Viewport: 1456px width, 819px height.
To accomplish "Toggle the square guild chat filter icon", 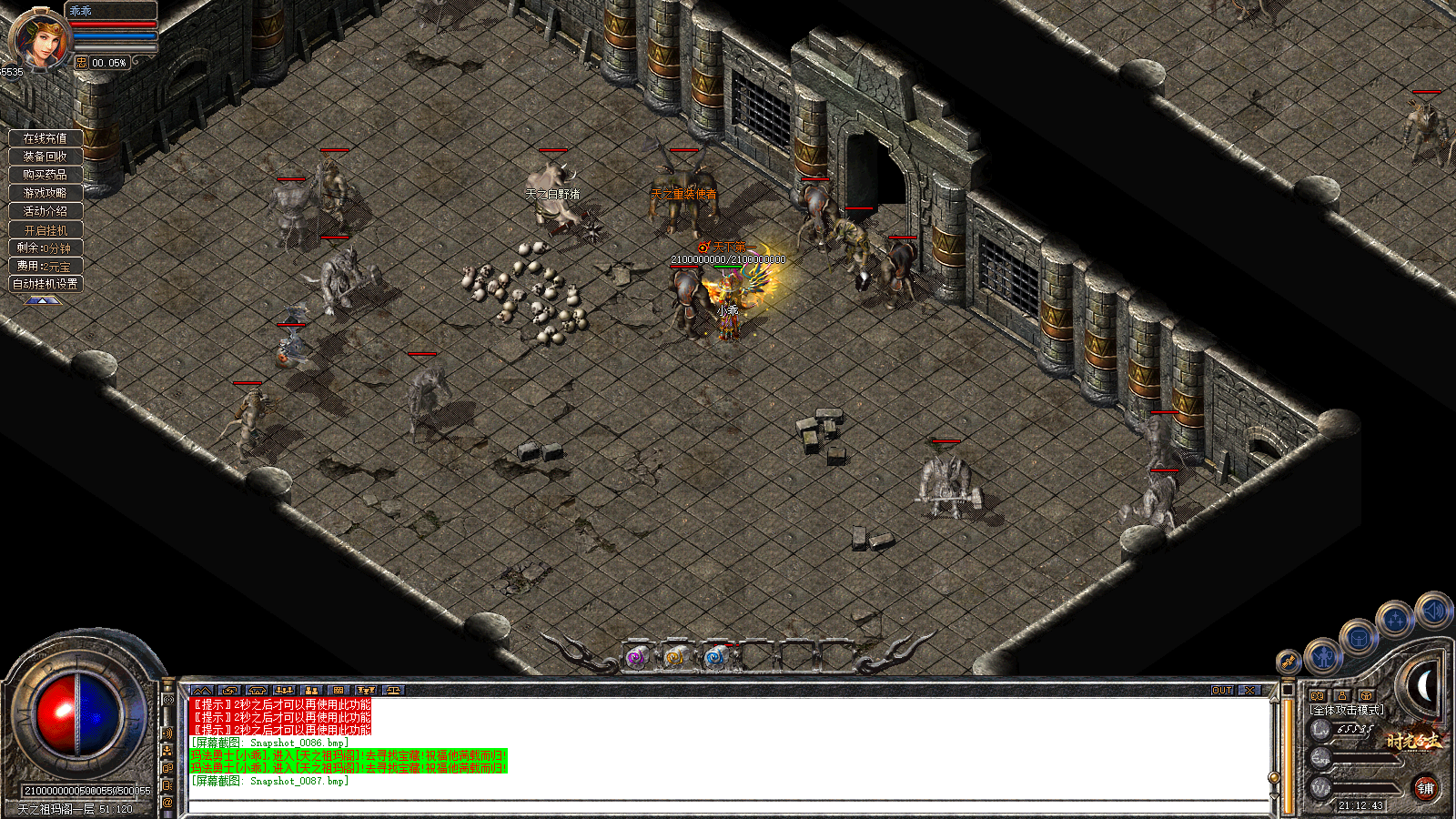I will pyautogui.click(x=339, y=690).
